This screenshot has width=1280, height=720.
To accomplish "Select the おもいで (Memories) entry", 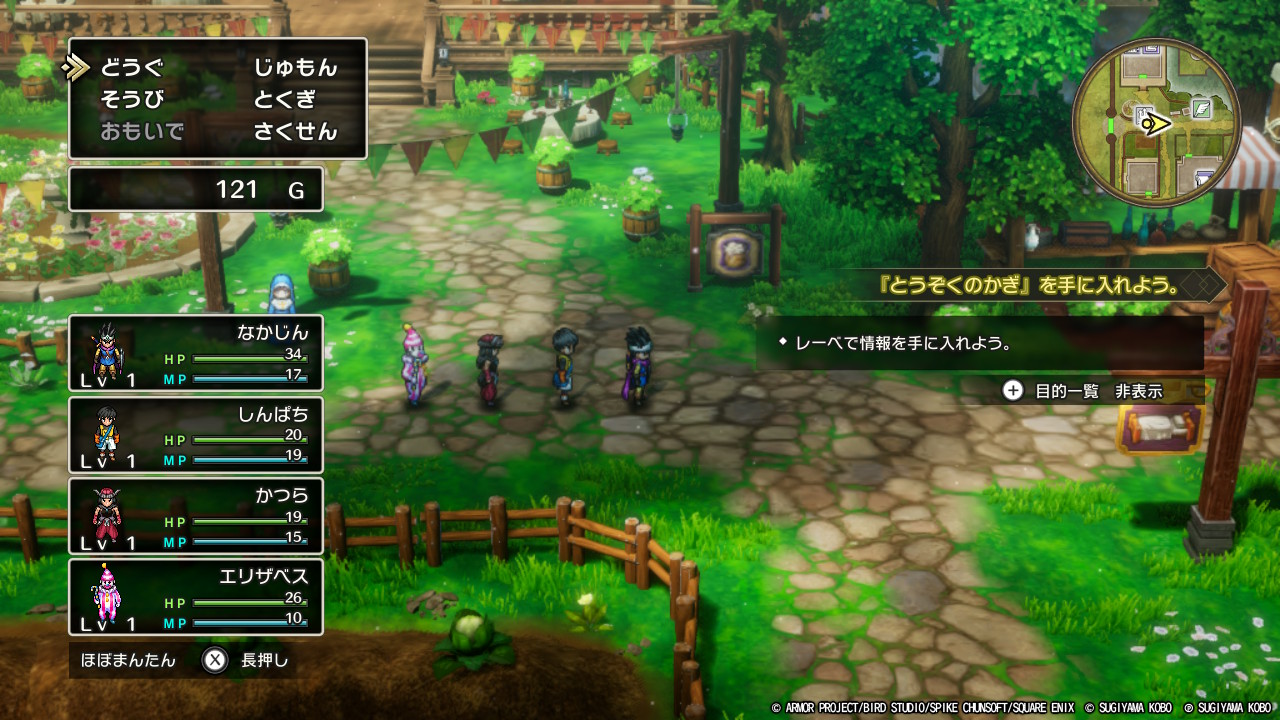I will (x=141, y=131).
